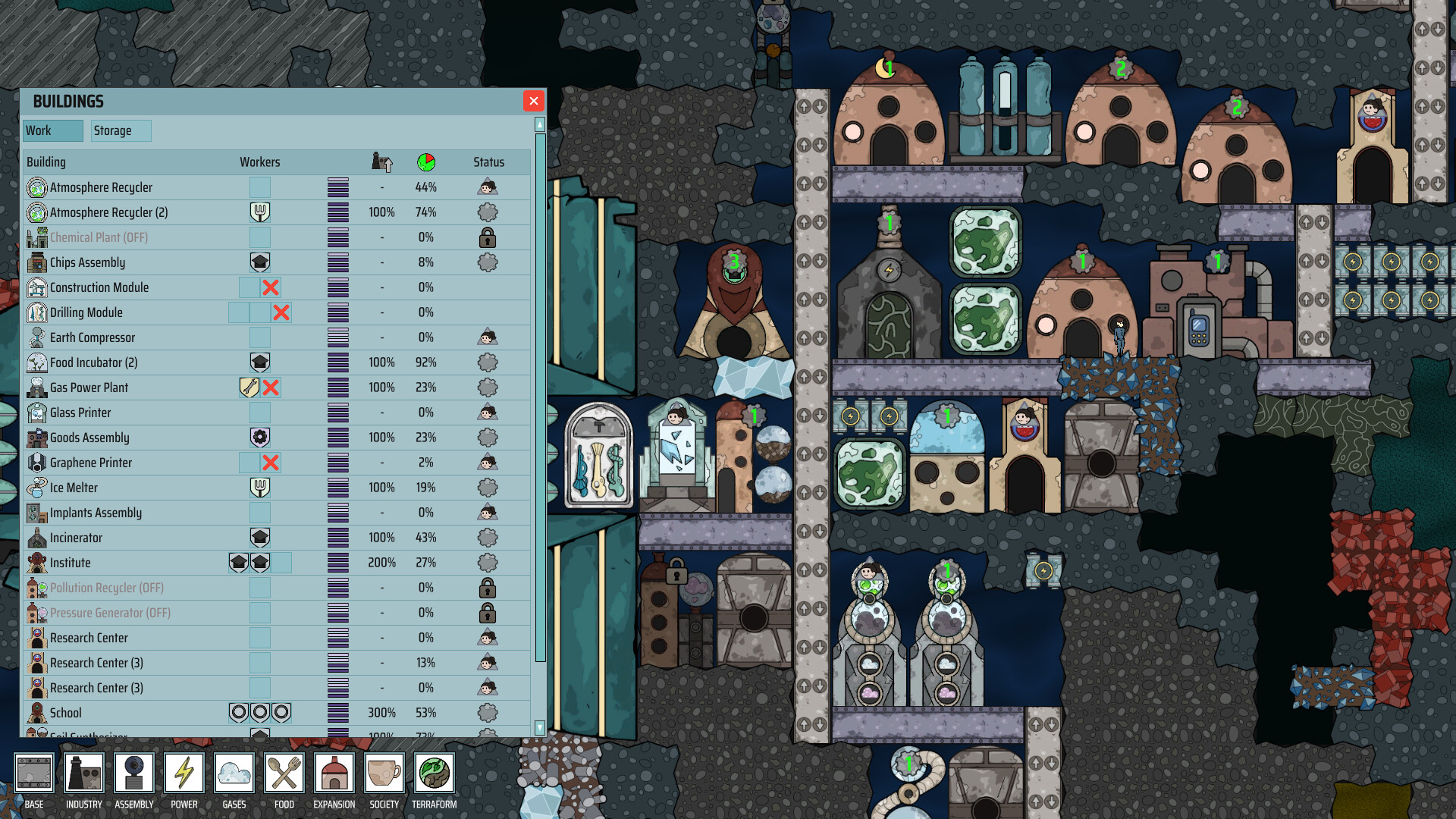The width and height of the screenshot is (1456, 819).
Task: Switch to the Work tab
Action: (52, 130)
